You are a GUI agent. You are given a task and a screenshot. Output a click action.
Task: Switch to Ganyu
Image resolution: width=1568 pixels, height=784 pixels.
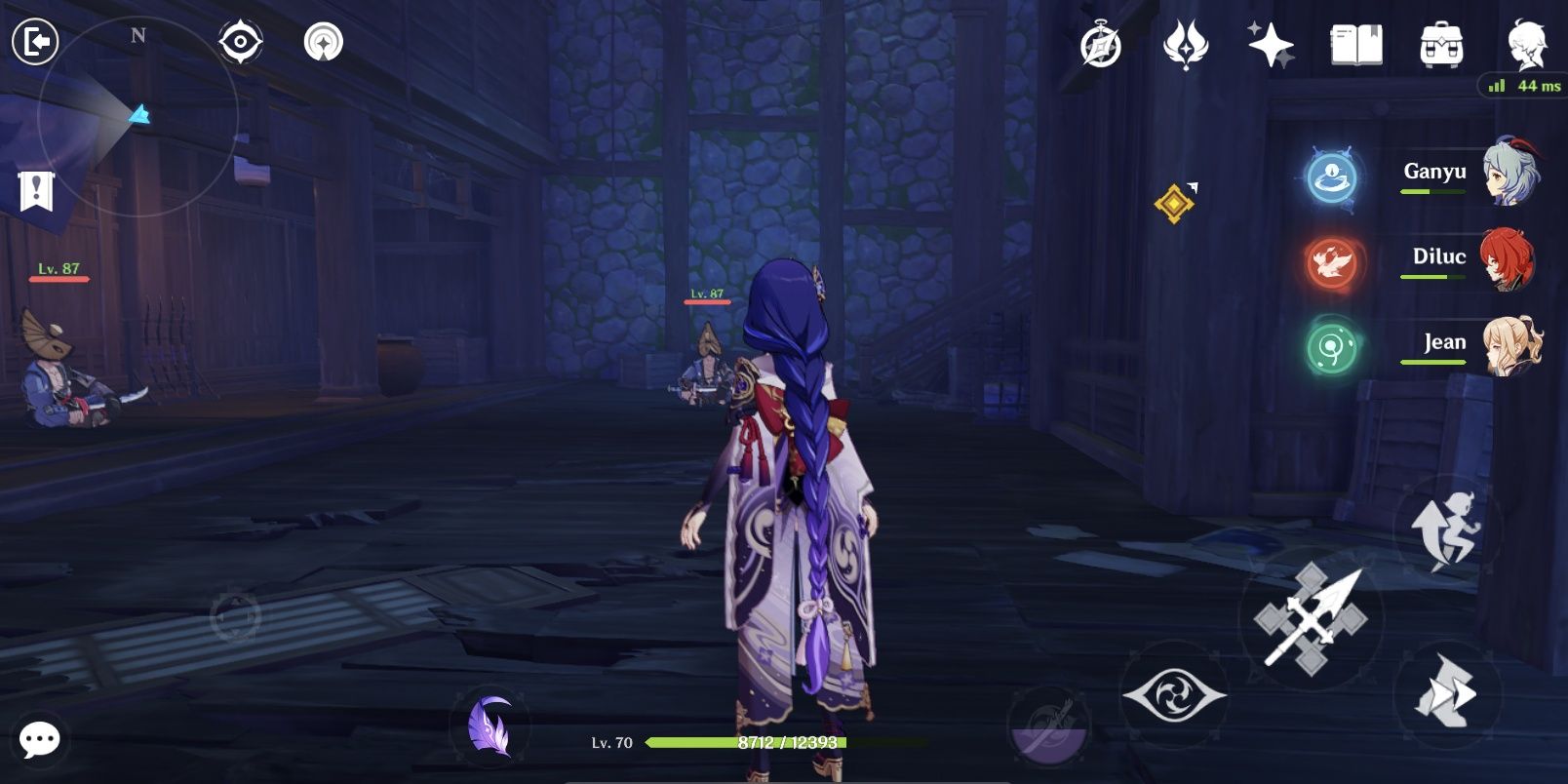tap(1512, 174)
